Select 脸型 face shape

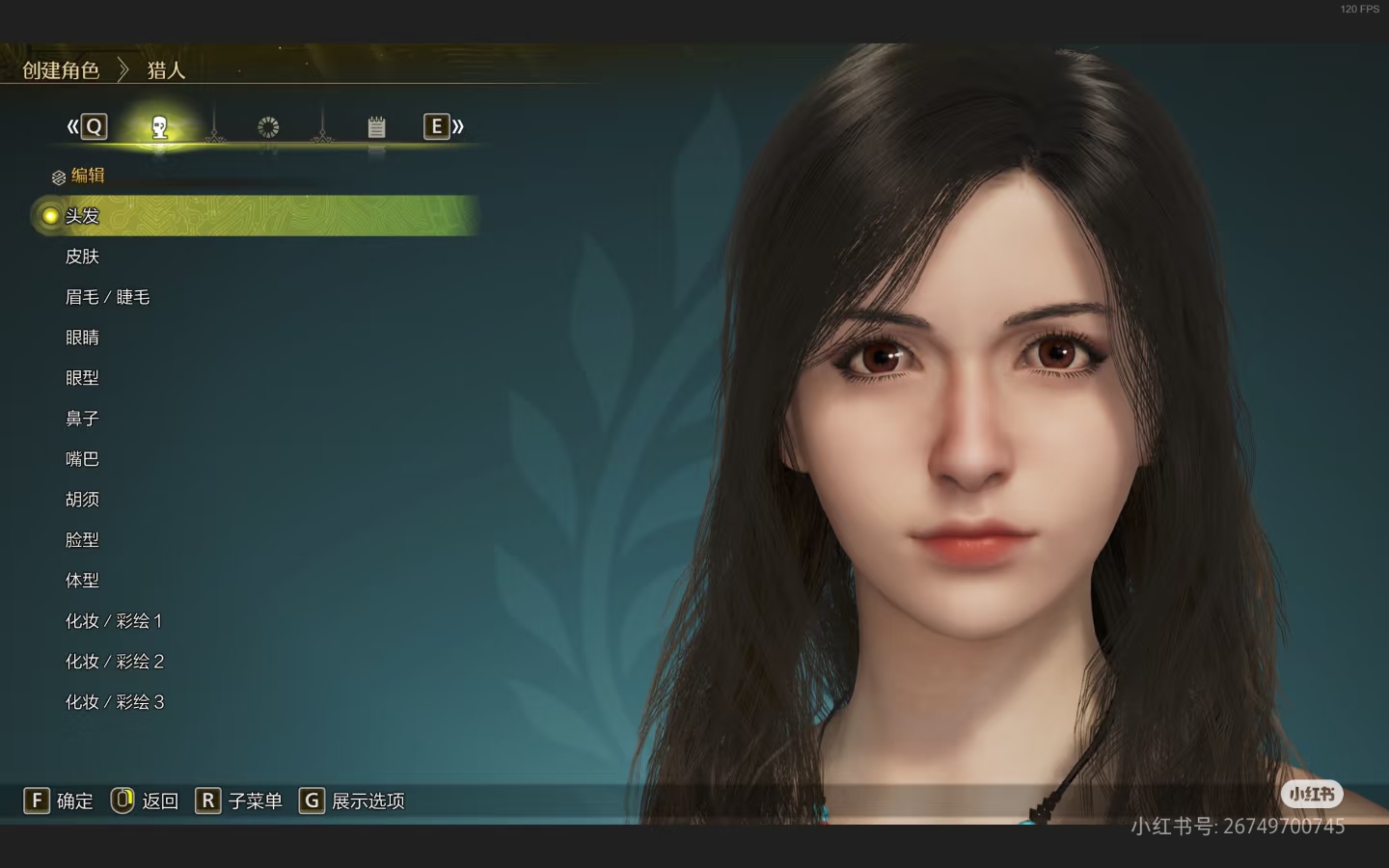click(x=83, y=540)
